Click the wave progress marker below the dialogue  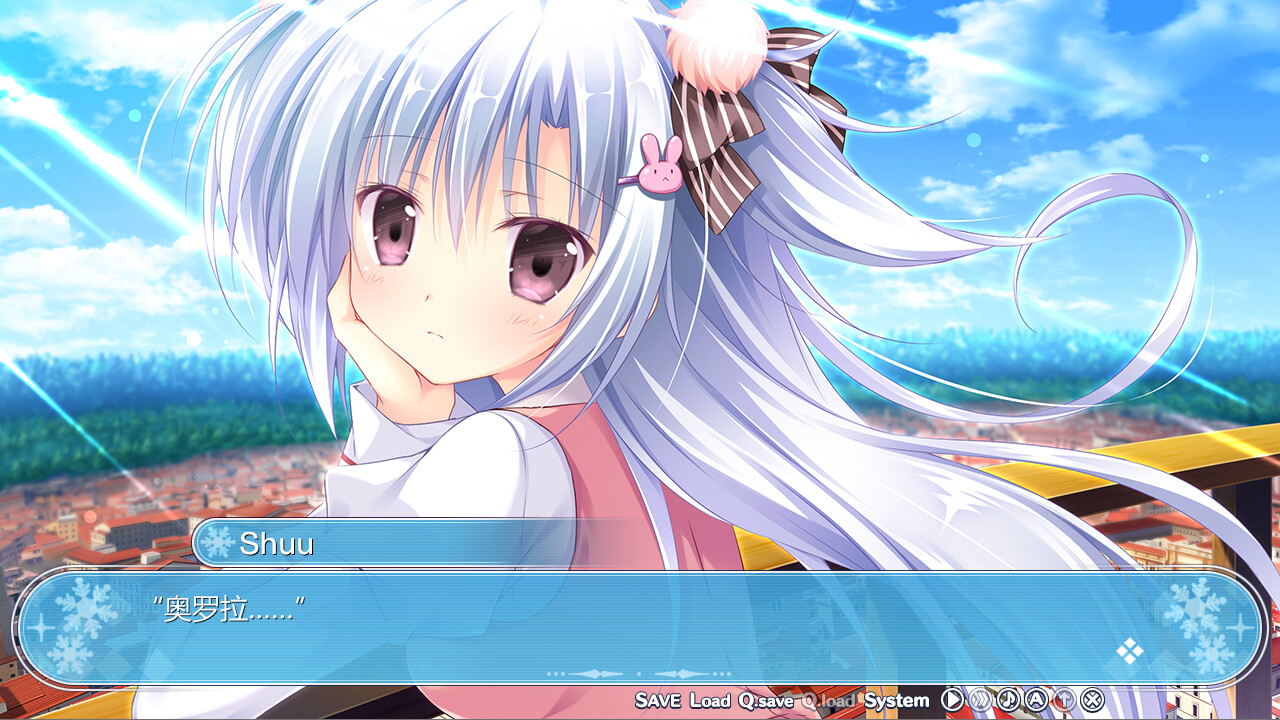point(640,672)
